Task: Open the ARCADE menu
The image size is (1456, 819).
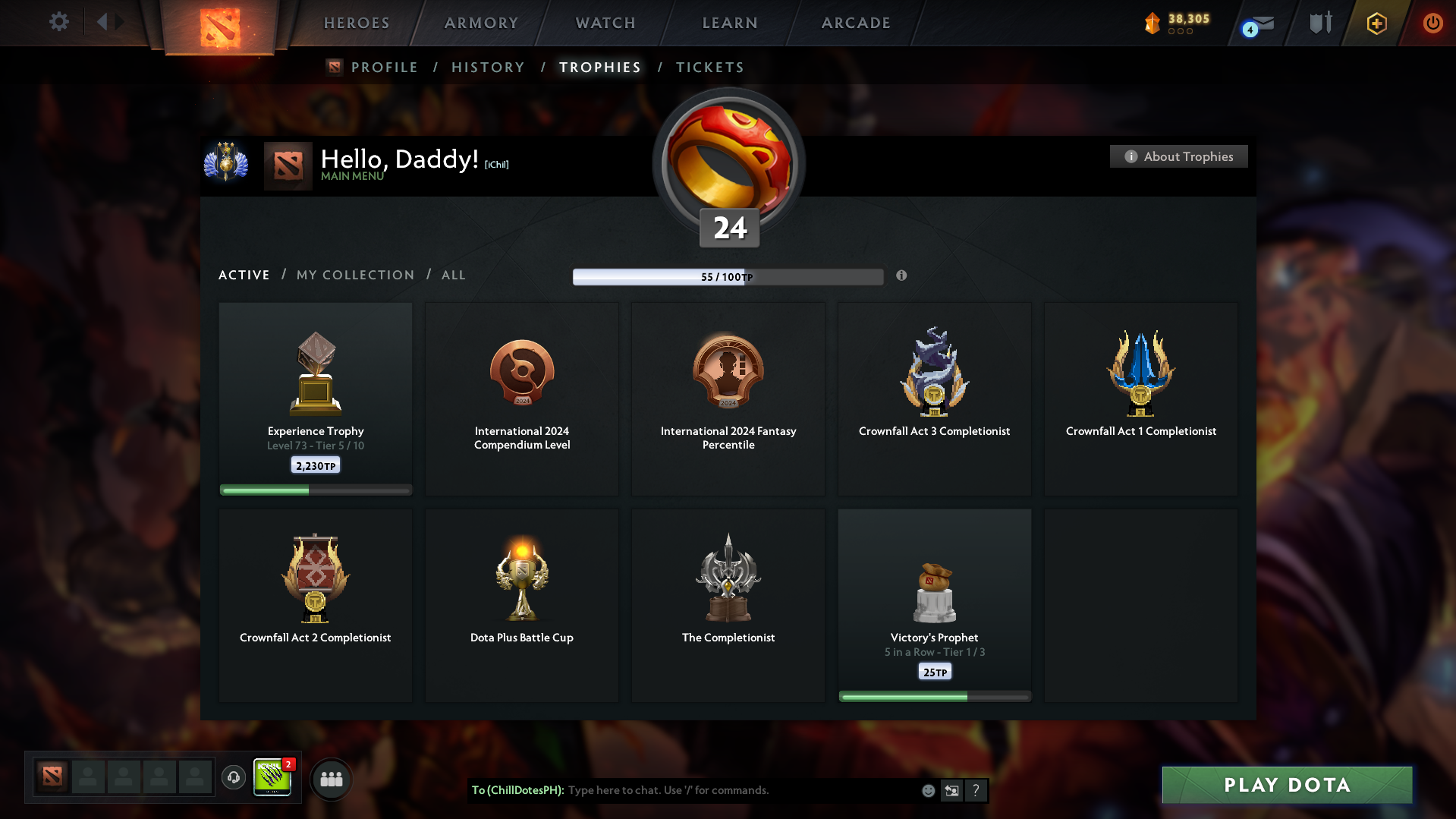Action: [x=856, y=23]
